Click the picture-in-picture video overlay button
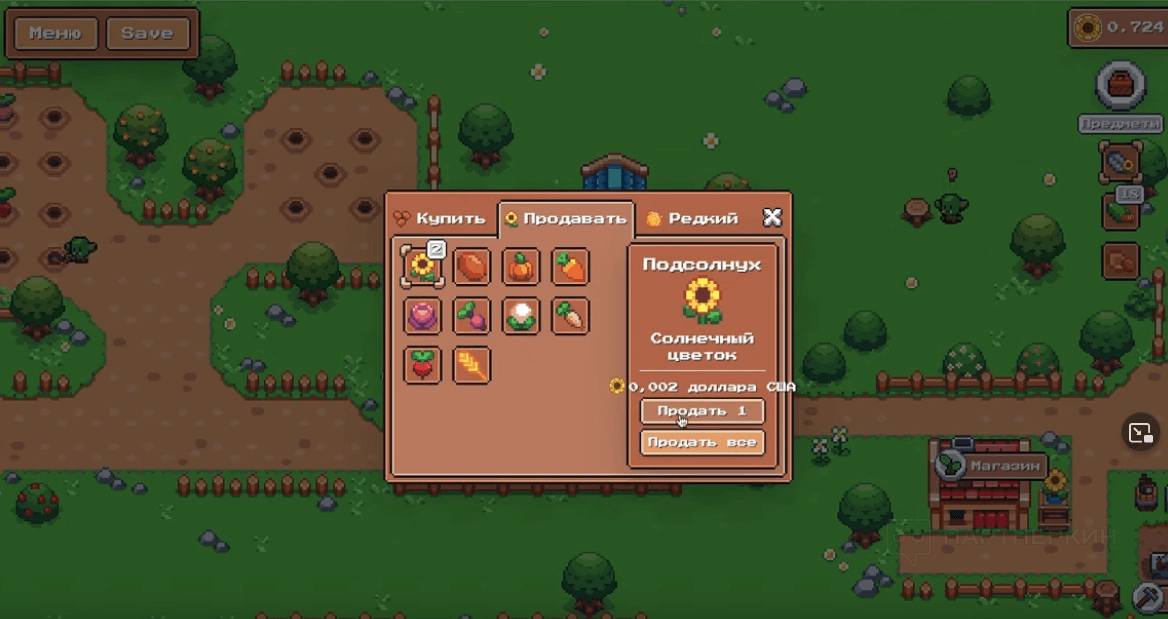 [x=1140, y=432]
